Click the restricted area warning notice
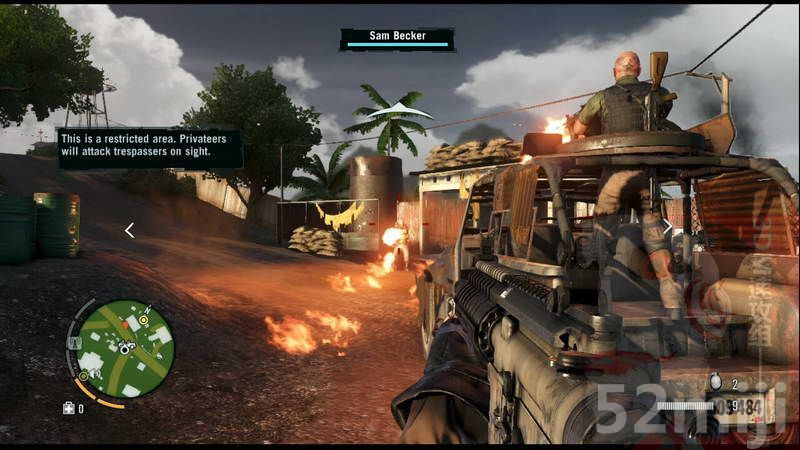 coord(150,148)
